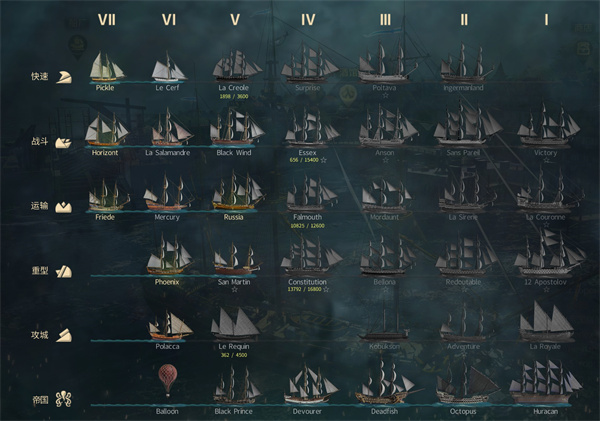The width and height of the screenshot is (600, 421).
Task: Choose the Black Wind ship
Action: 234,128
